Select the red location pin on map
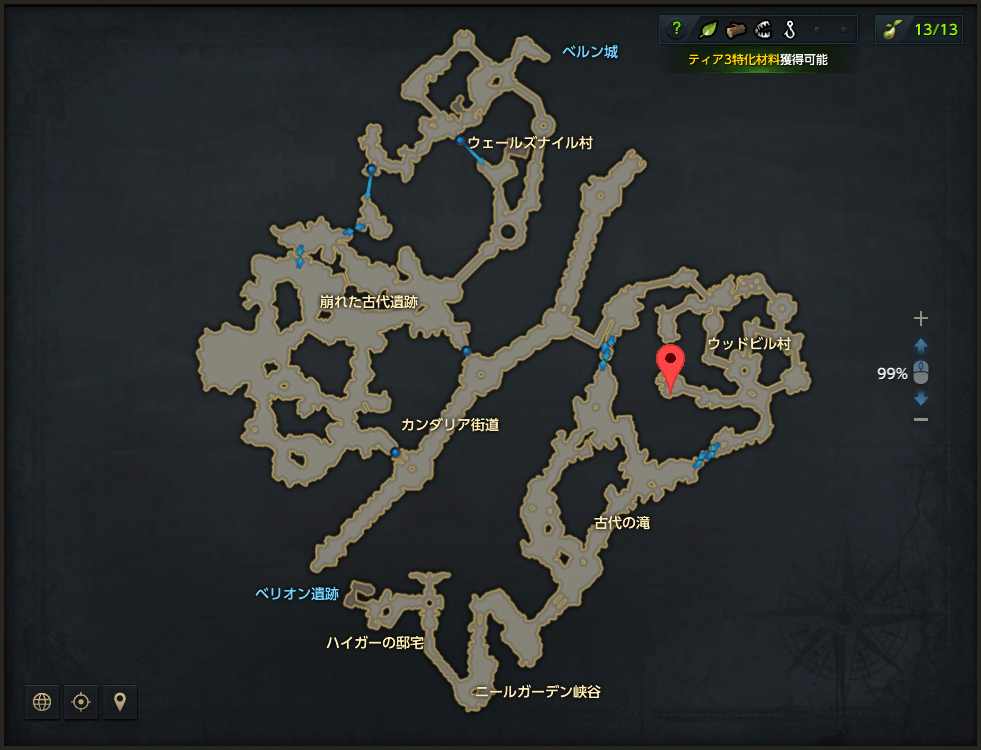 (x=669, y=365)
